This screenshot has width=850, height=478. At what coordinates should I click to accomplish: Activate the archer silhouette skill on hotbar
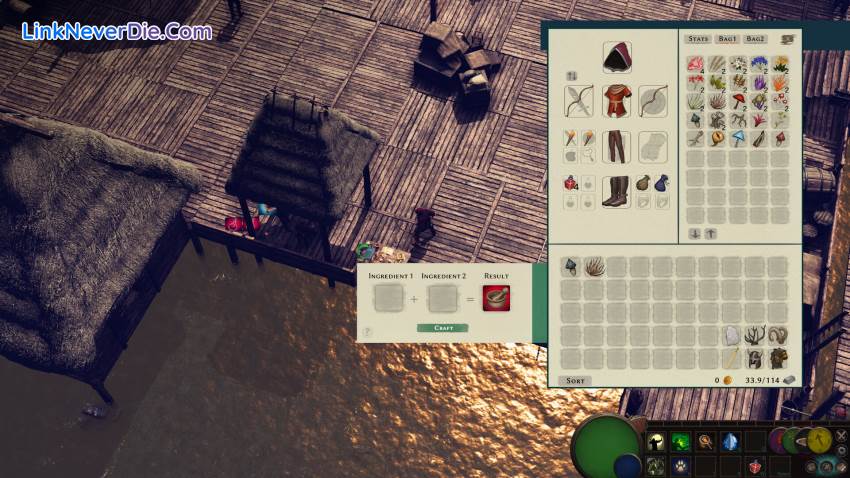(657, 441)
